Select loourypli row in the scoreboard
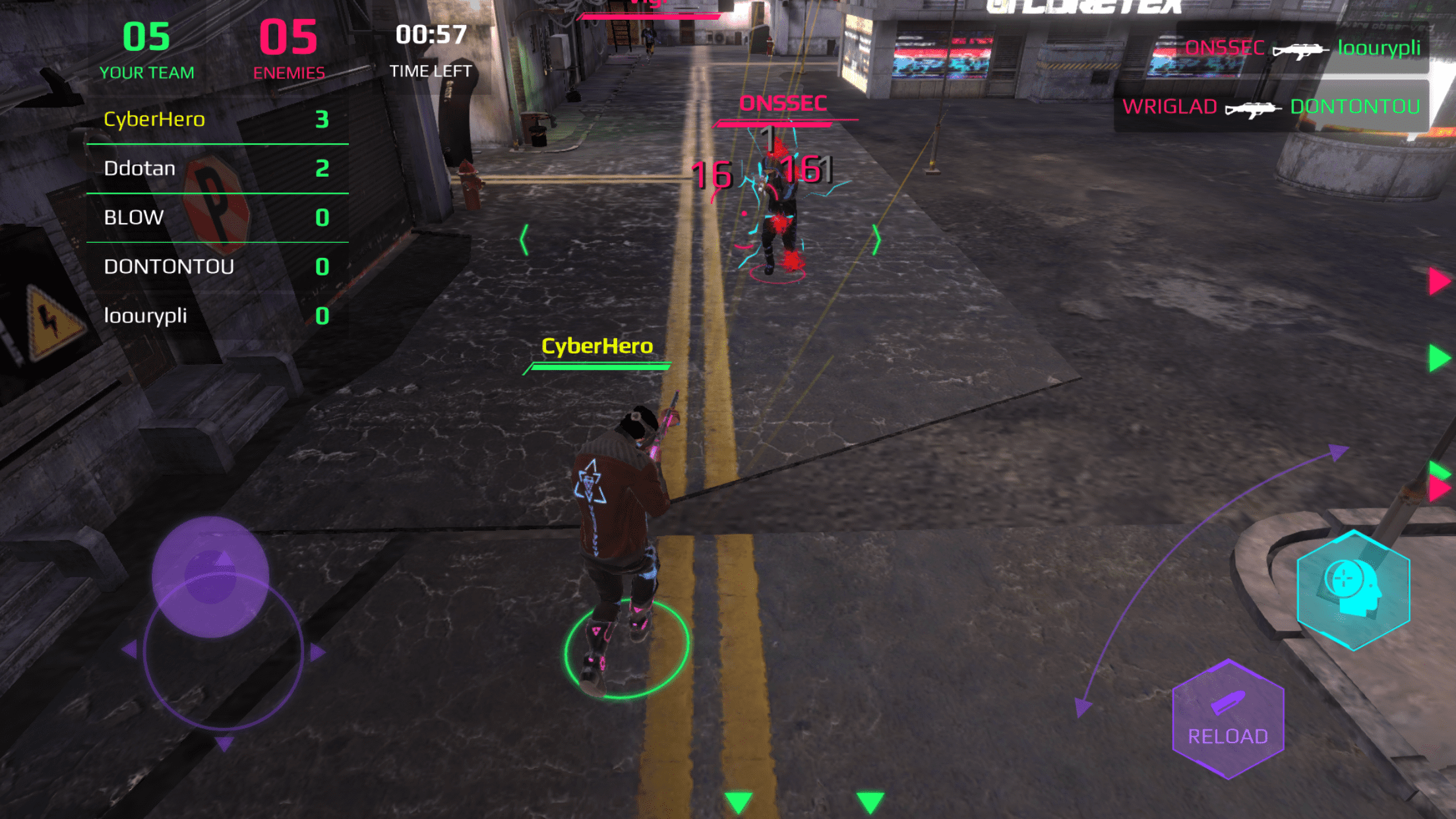Image resolution: width=1456 pixels, height=819 pixels. pyautogui.click(x=216, y=316)
